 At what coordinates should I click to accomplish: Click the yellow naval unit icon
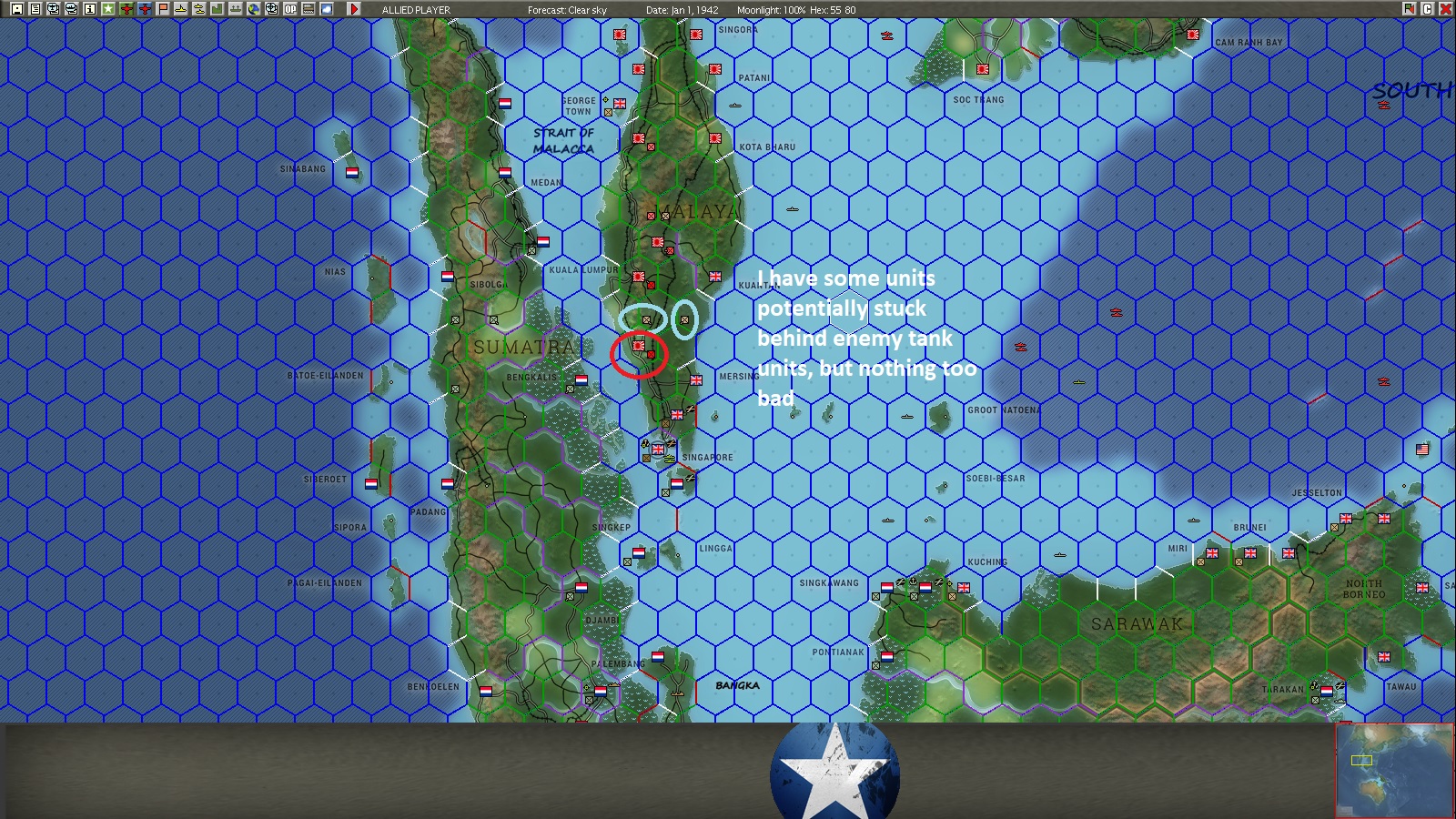click(180, 8)
